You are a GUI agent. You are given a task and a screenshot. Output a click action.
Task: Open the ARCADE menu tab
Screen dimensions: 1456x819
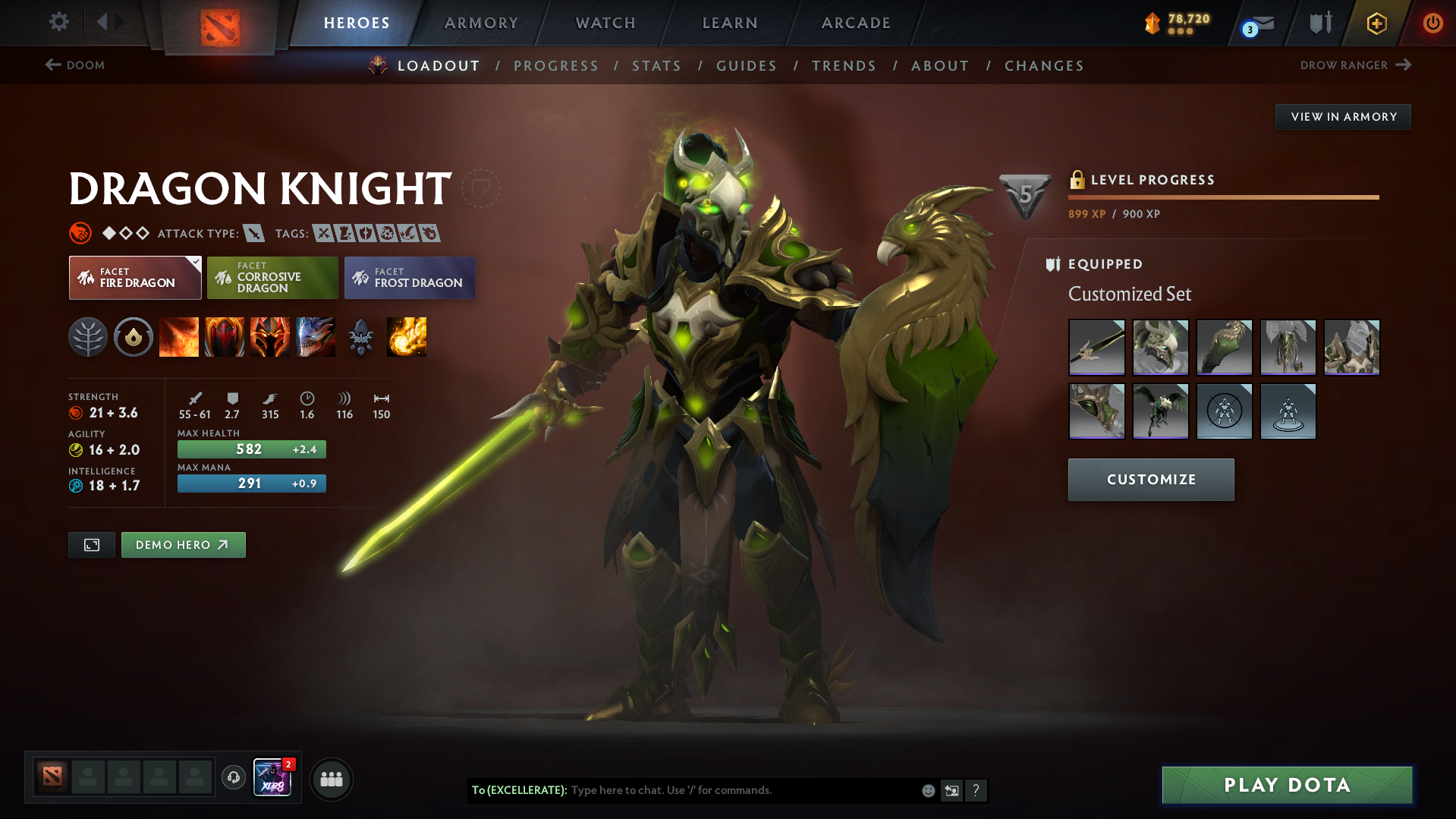[x=855, y=23]
